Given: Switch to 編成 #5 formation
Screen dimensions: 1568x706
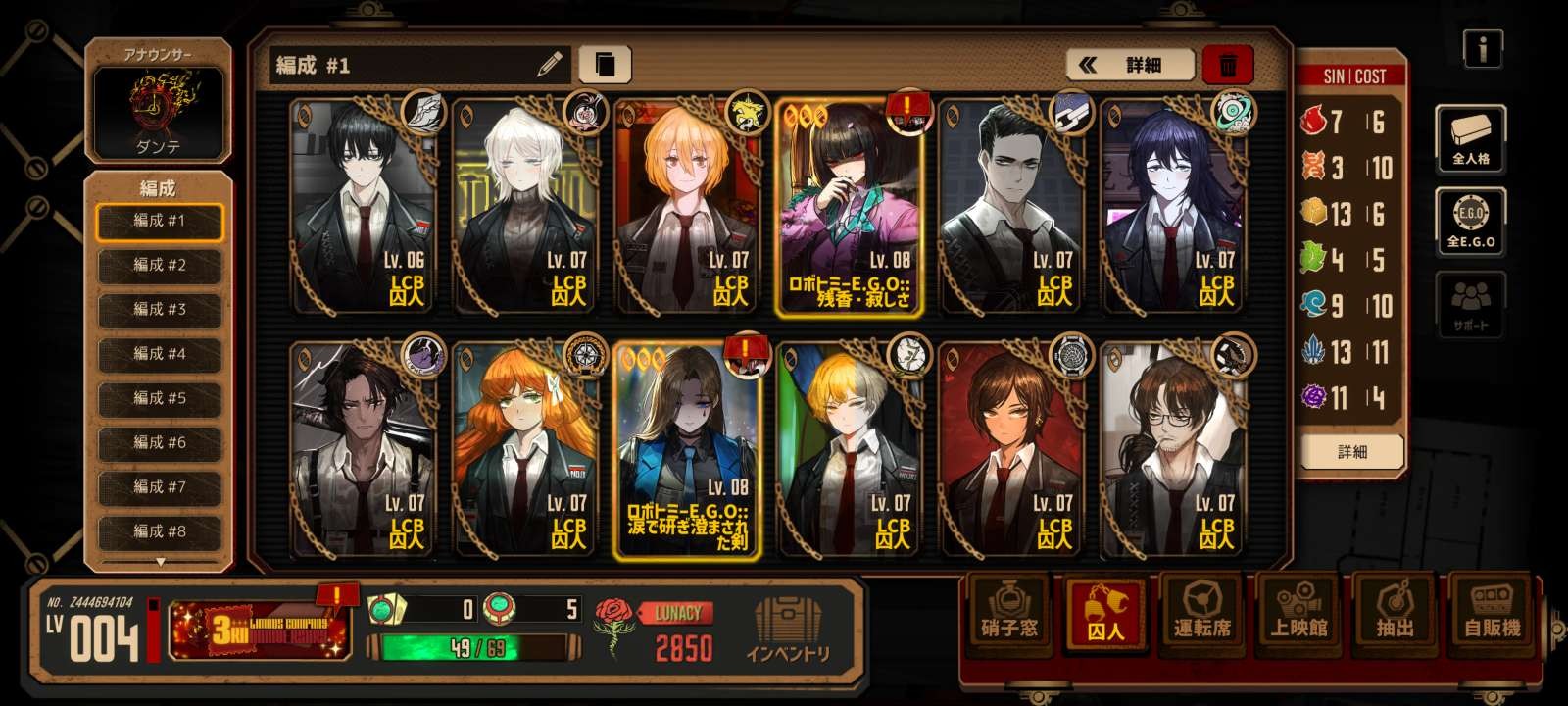Looking at the screenshot, I should coord(159,398).
